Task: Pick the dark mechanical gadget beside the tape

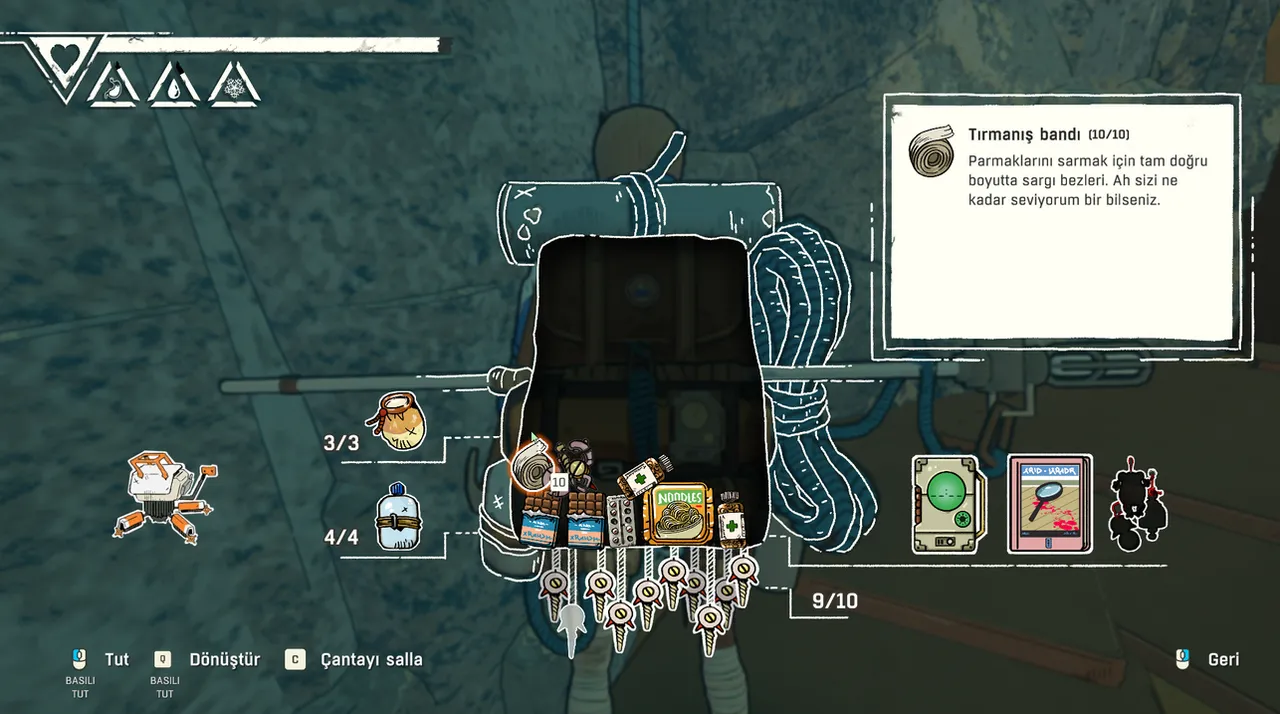Action: [x=577, y=465]
